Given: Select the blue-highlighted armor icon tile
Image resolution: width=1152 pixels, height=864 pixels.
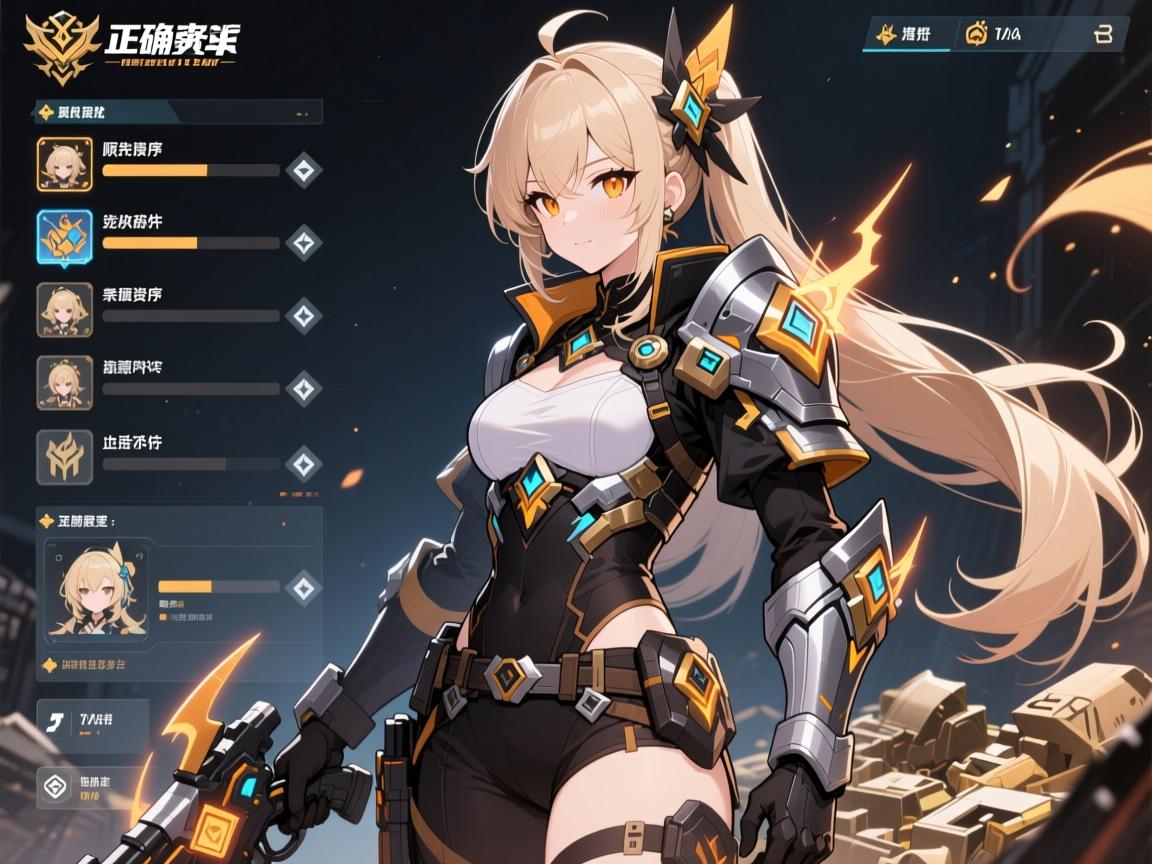Looking at the screenshot, I should [65, 236].
